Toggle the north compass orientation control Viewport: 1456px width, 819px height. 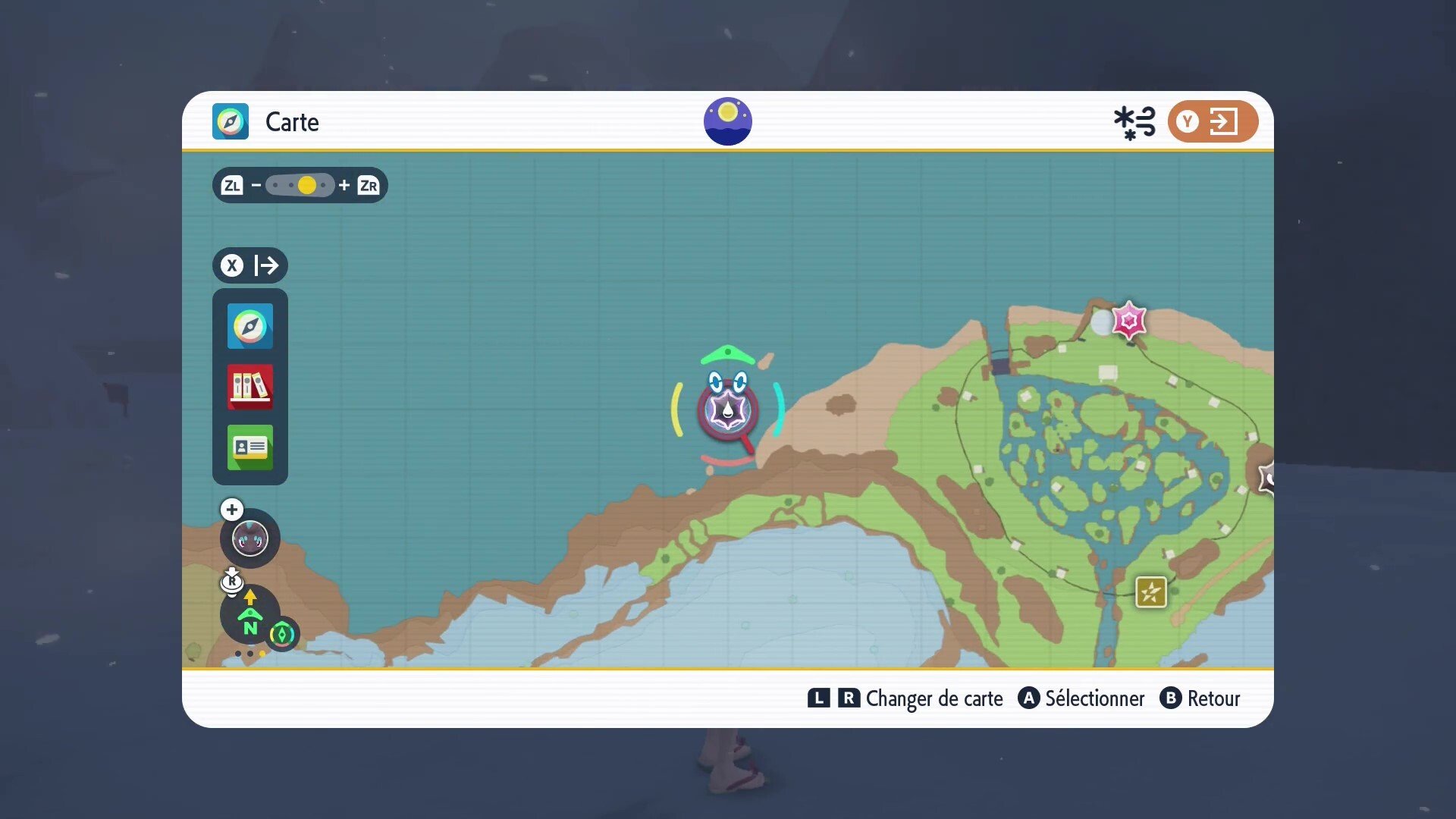click(x=249, y=616)
